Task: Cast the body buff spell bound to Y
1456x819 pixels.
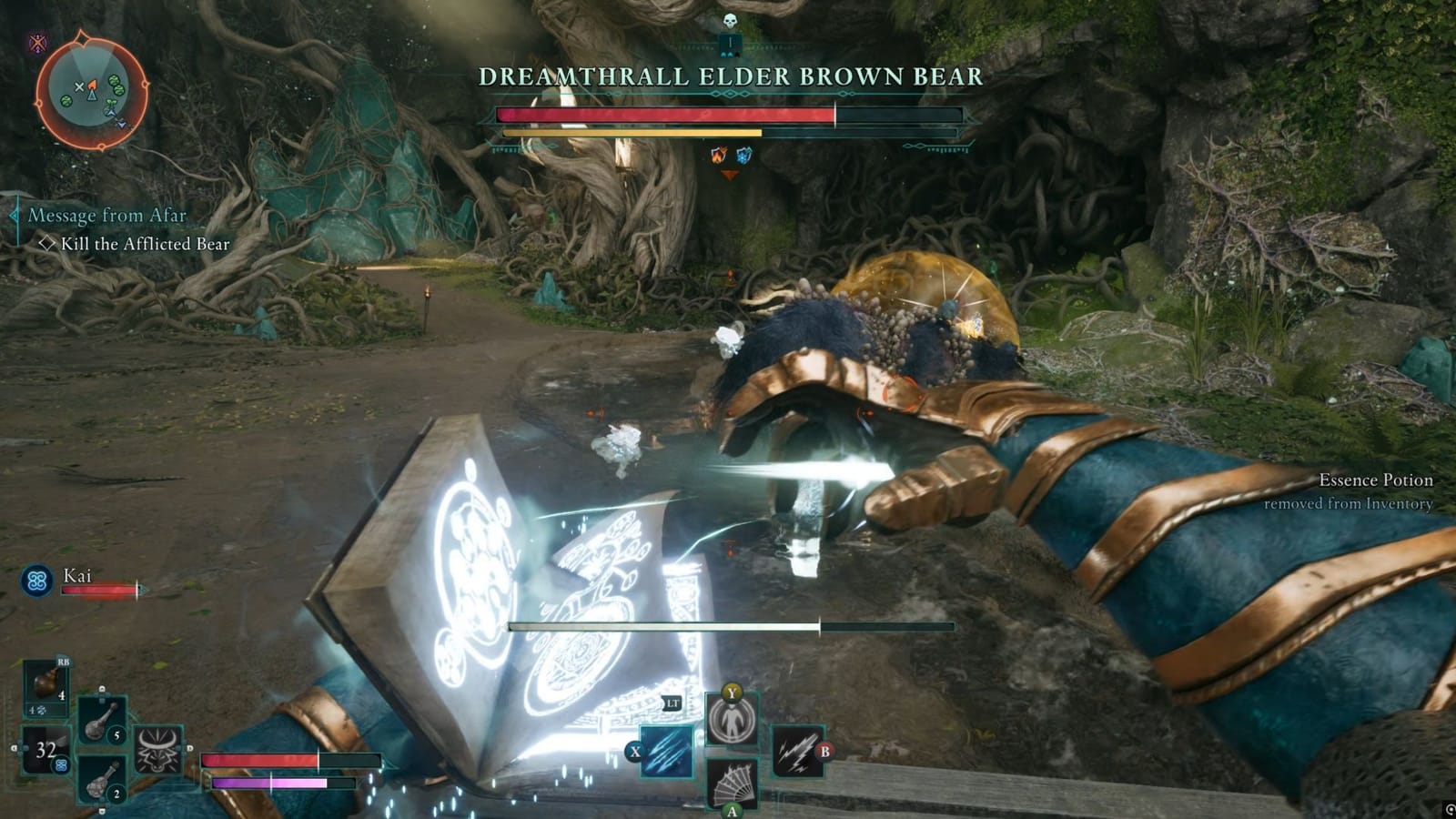Action: tap(732, 719)
